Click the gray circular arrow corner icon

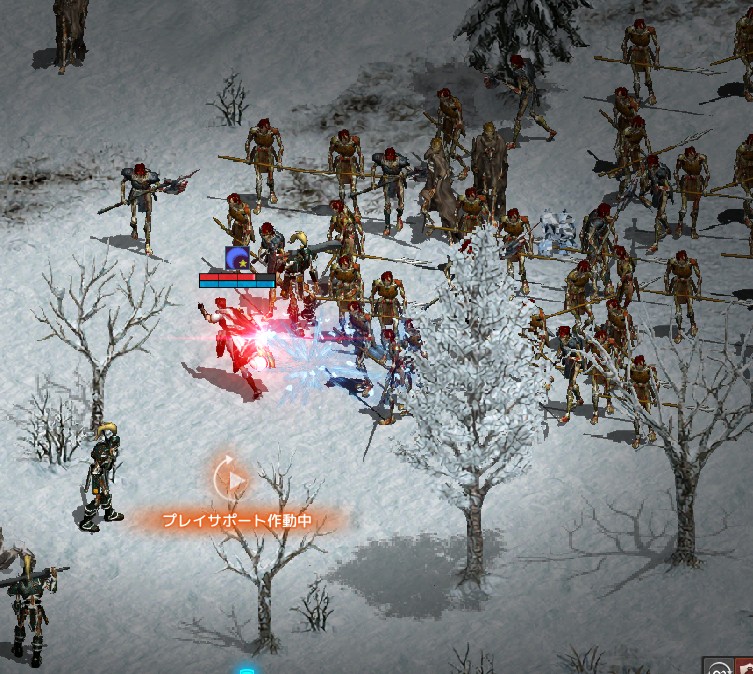point(718,667)
